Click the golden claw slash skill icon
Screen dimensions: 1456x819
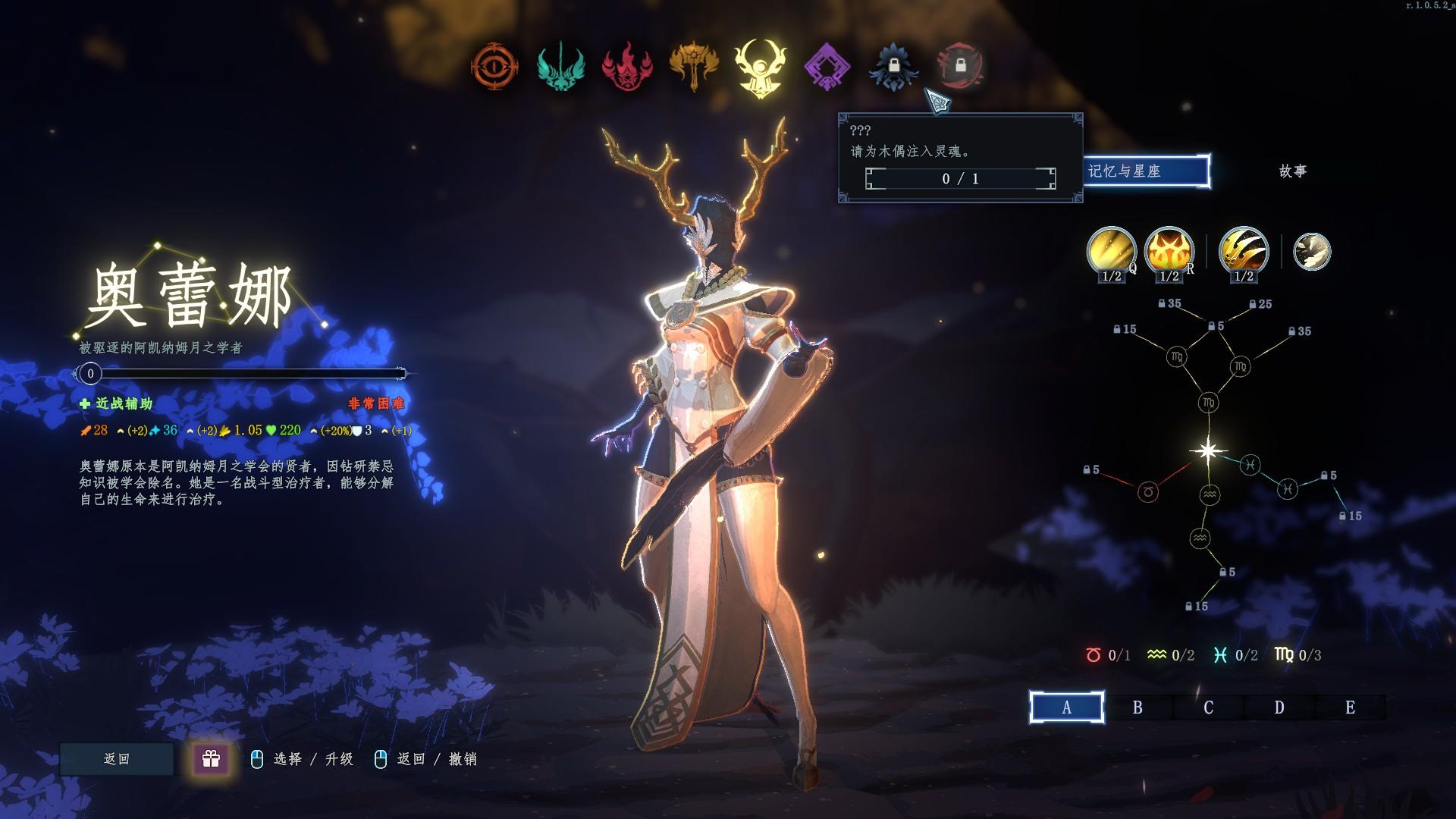[x=1243, y=251]
